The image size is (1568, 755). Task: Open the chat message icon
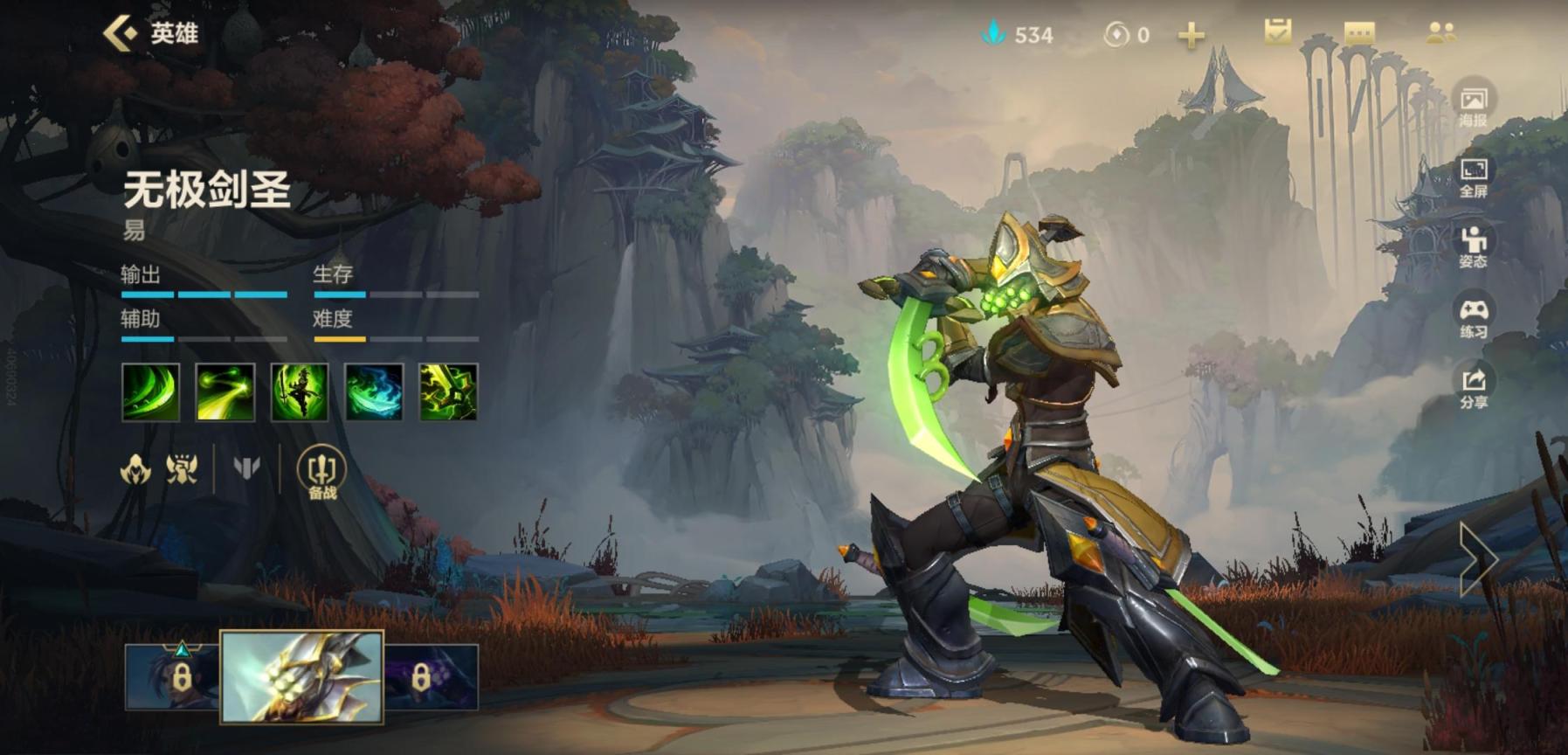click(1359, 33)
